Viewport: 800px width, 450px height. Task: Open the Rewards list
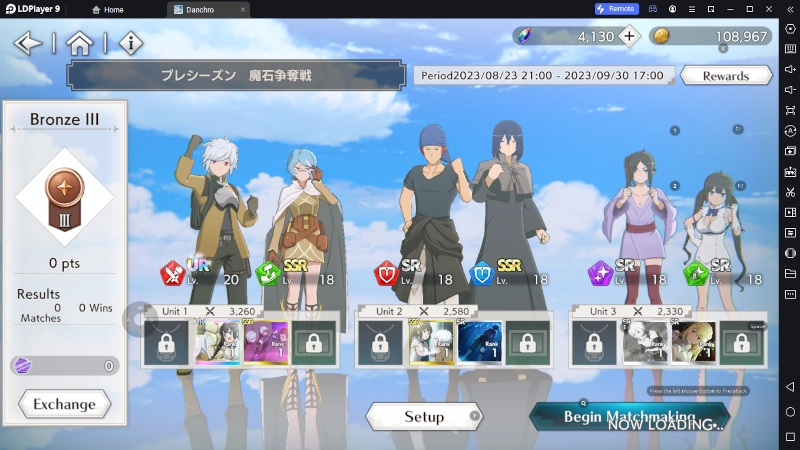tap(725, 76)
